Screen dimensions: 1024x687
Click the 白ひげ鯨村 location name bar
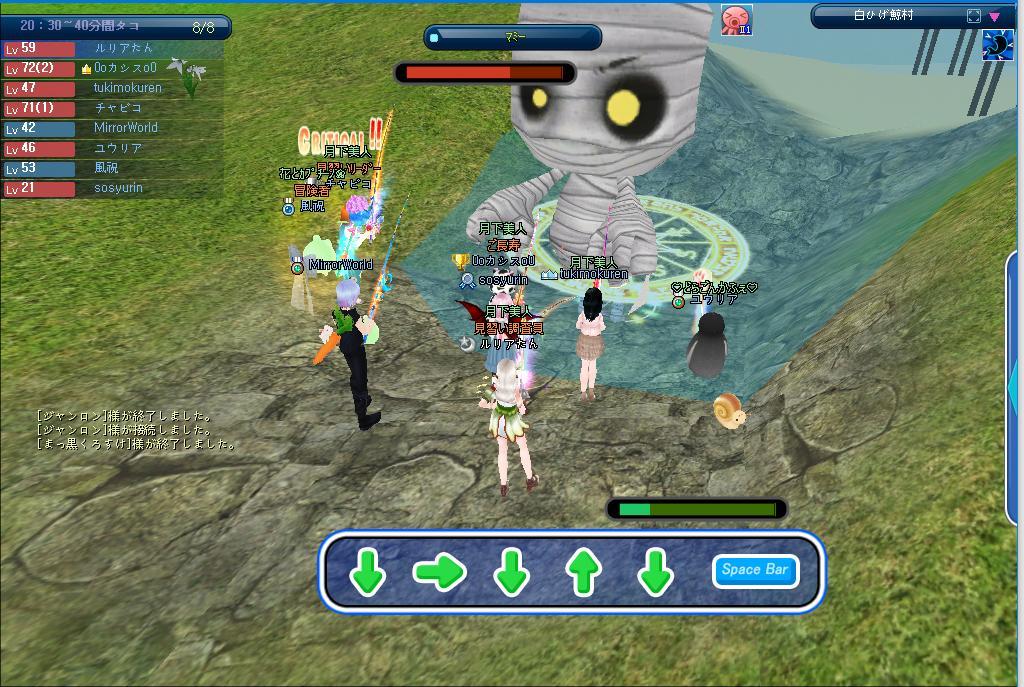(884, 16)
